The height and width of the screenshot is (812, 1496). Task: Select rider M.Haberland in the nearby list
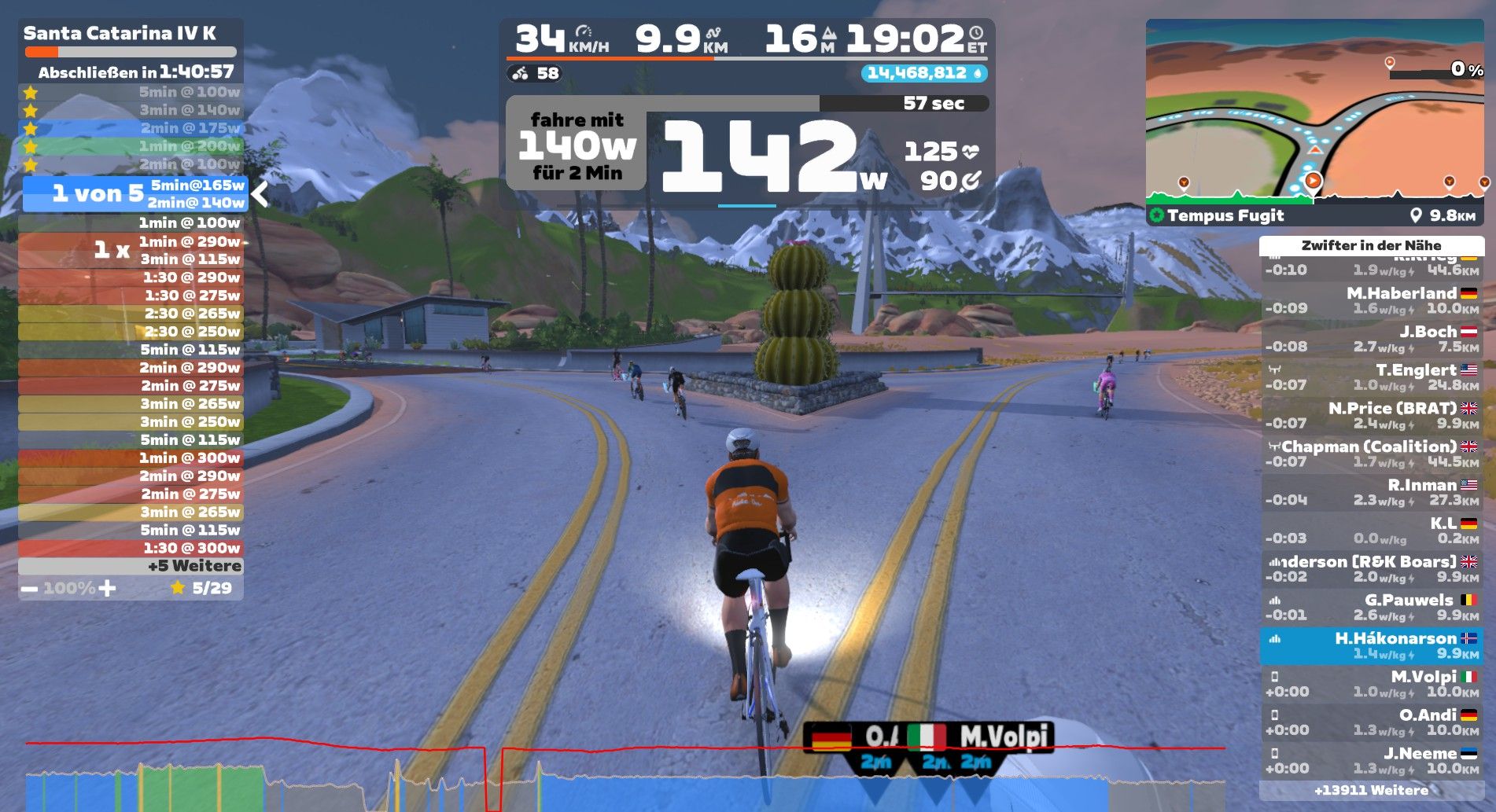pyautogui.click(x=1371, y=300)
